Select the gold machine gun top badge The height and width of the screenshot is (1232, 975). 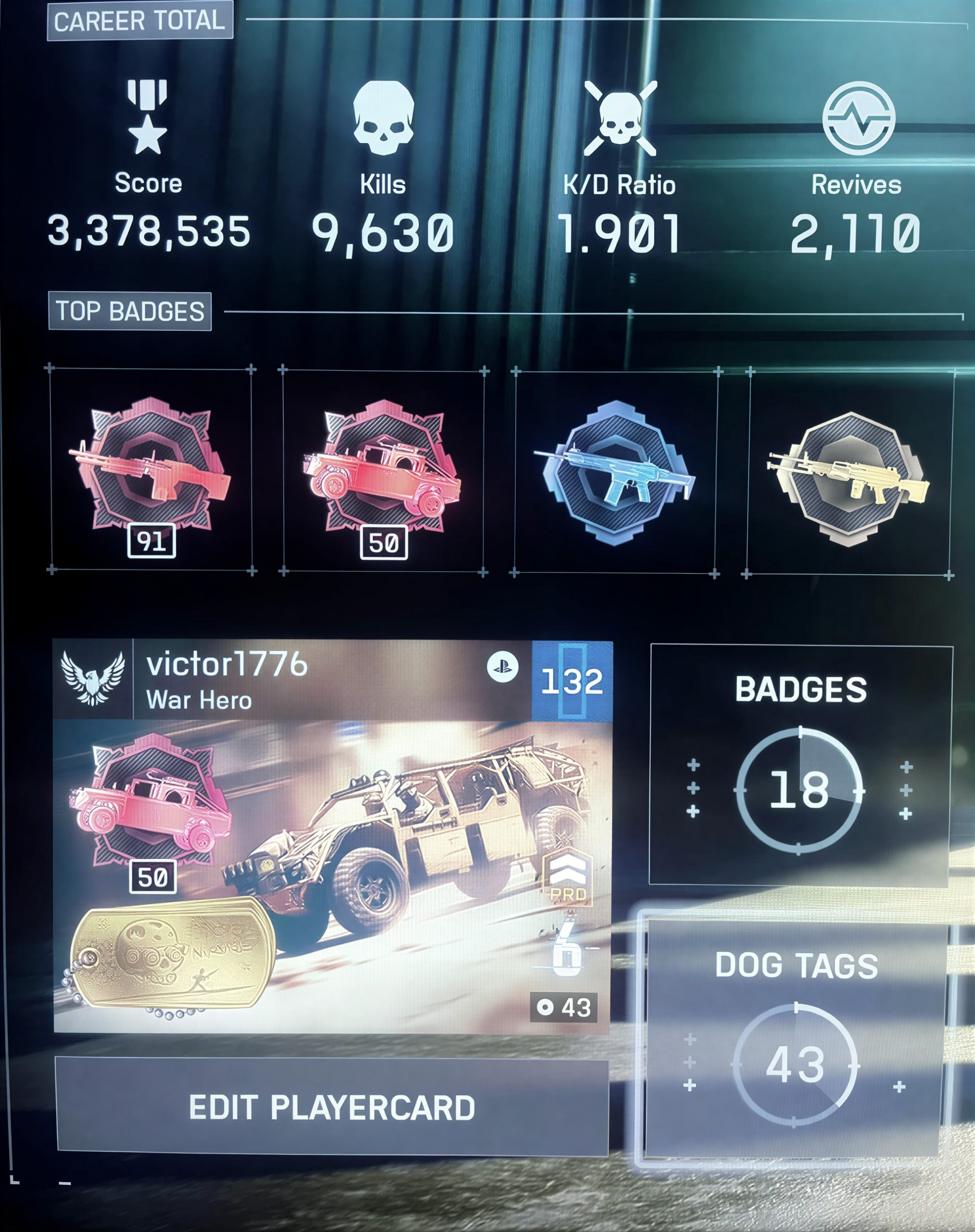[x=849, y=474]
